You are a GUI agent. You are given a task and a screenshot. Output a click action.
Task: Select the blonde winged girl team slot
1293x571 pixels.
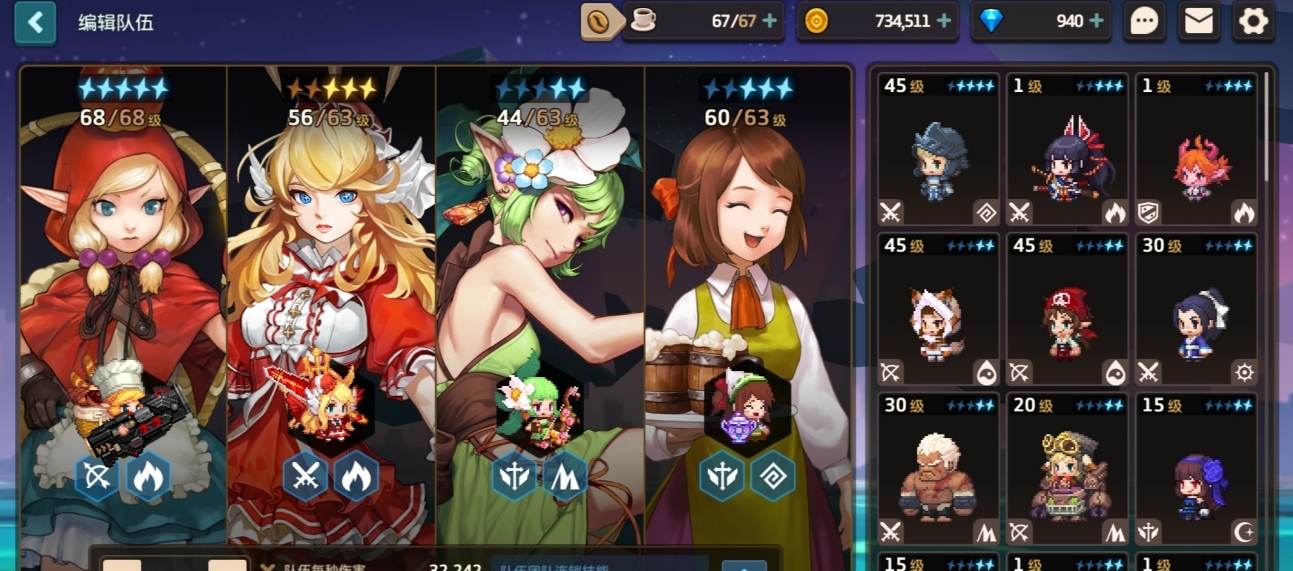click(x=331, y=300)
